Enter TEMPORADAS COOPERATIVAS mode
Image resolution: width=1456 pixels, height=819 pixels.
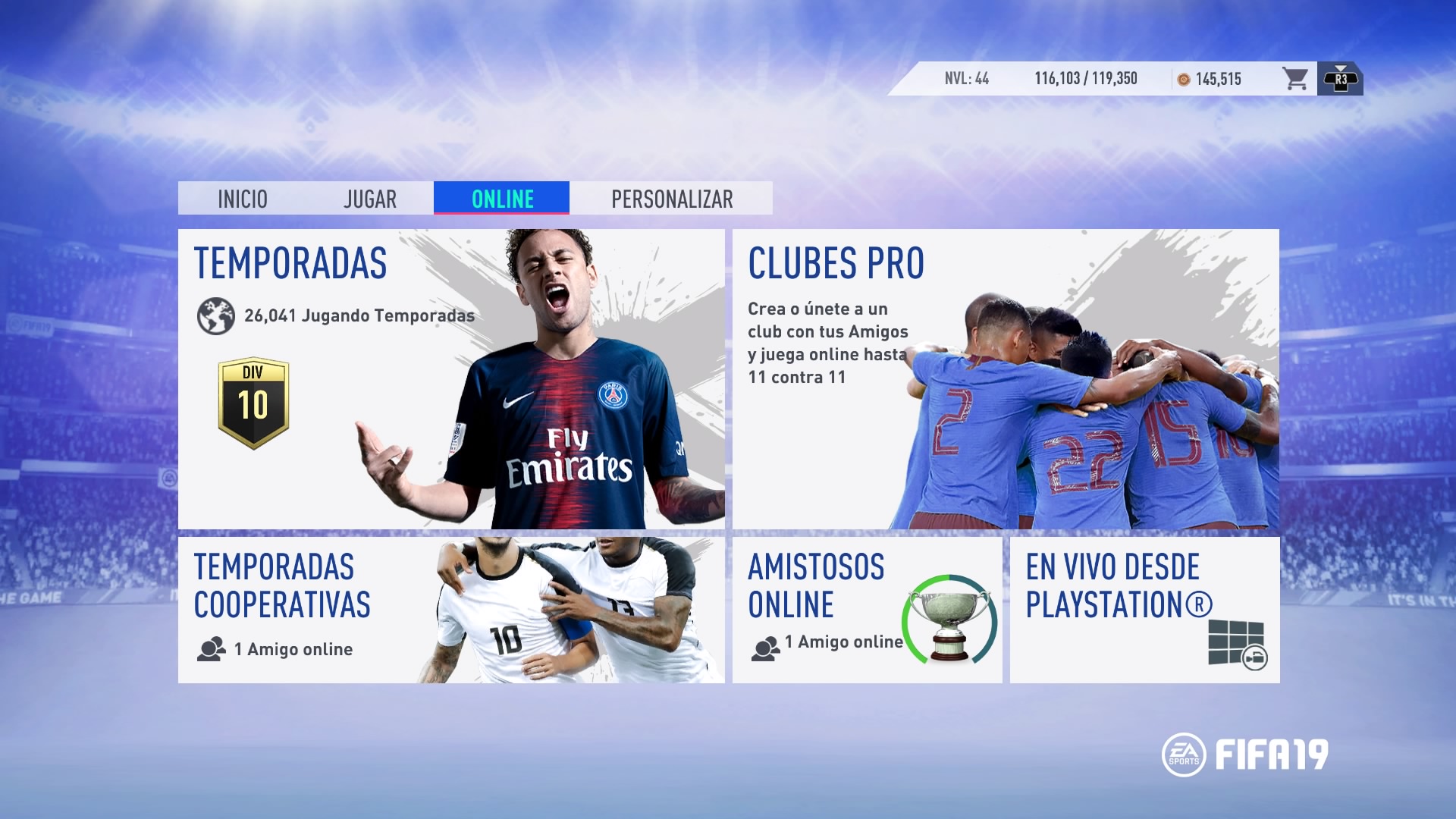(x=450, y=610)
